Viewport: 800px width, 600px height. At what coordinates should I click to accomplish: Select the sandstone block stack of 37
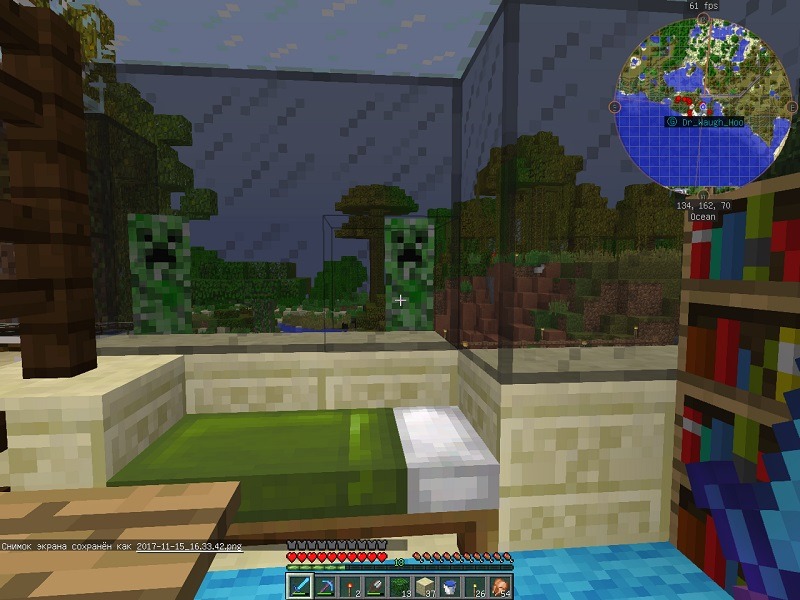pos(424,585)
